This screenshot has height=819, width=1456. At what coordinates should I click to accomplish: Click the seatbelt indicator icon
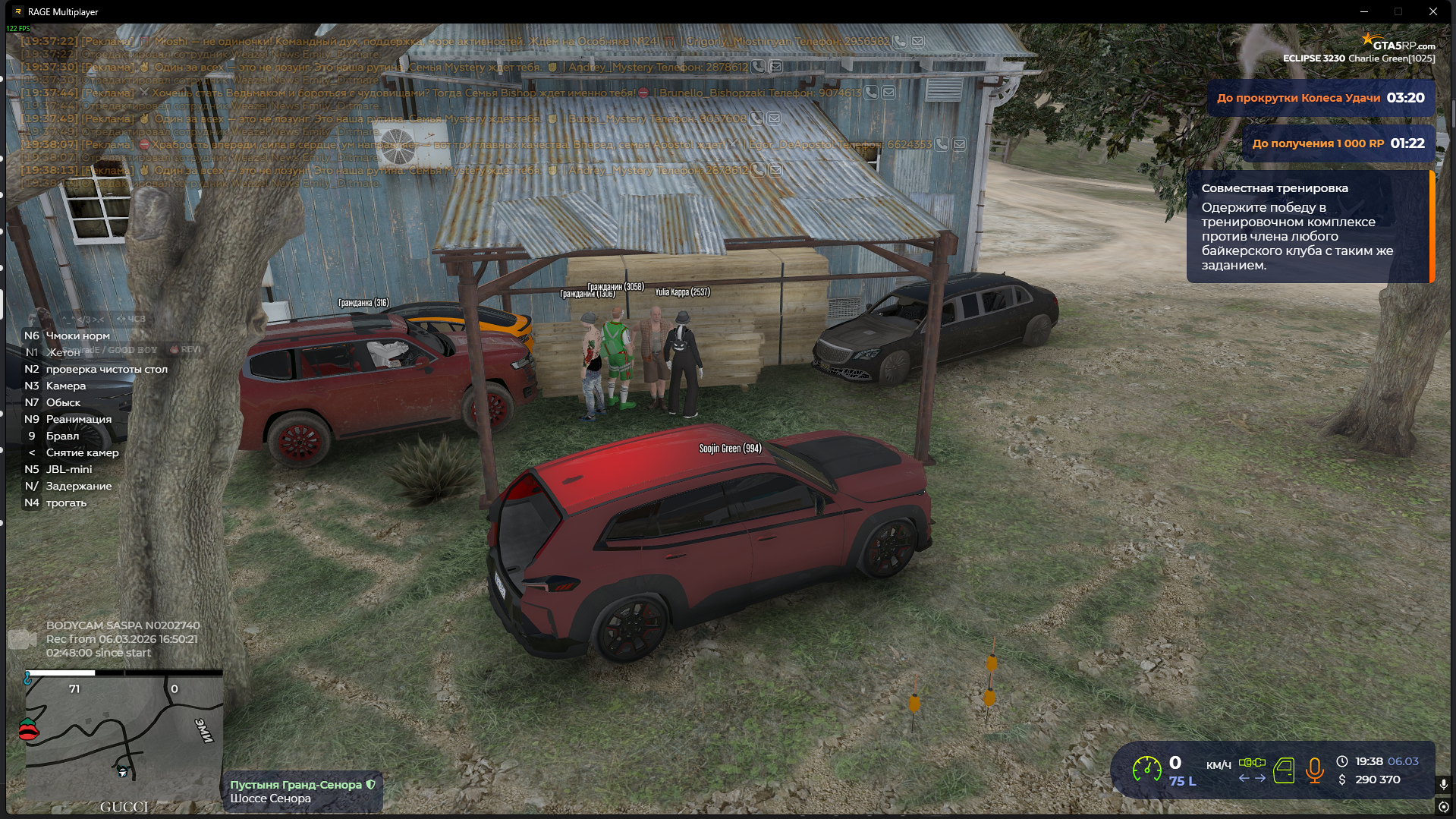coord(1252,762)
